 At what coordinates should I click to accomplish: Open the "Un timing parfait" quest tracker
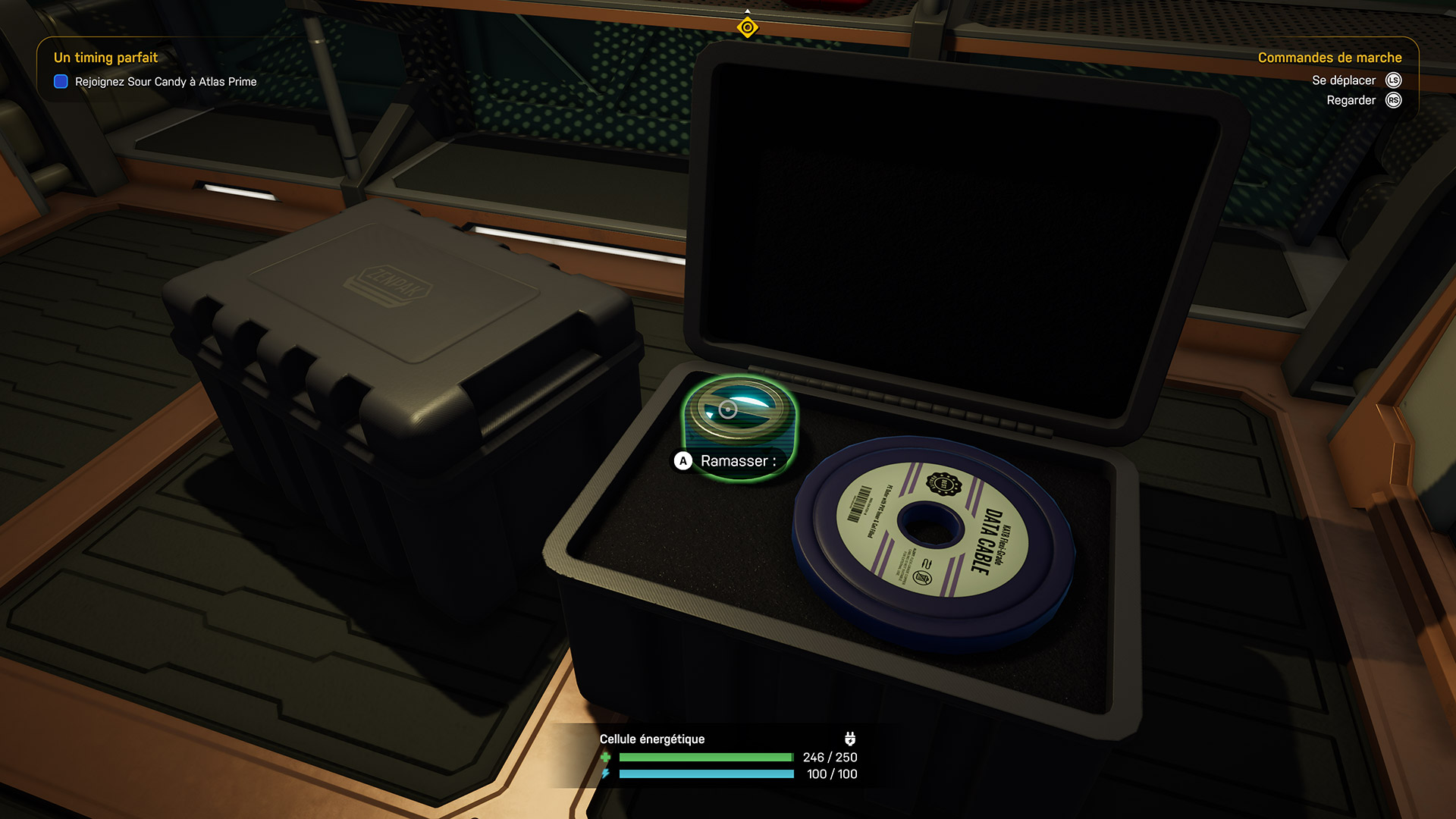coord(105,58)
